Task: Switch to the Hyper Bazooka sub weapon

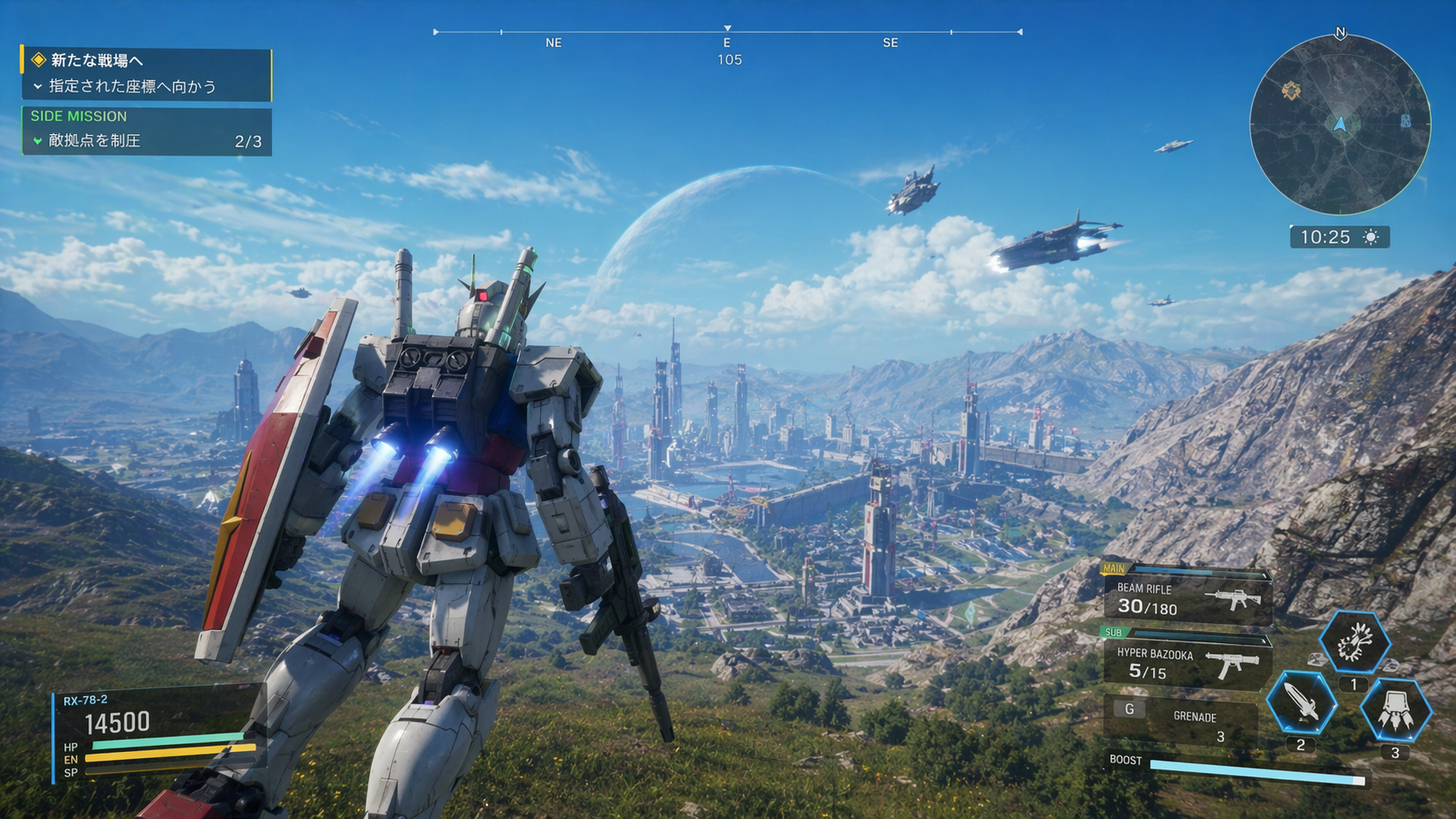Action: pyautogui.click(x=1188, y=662)
